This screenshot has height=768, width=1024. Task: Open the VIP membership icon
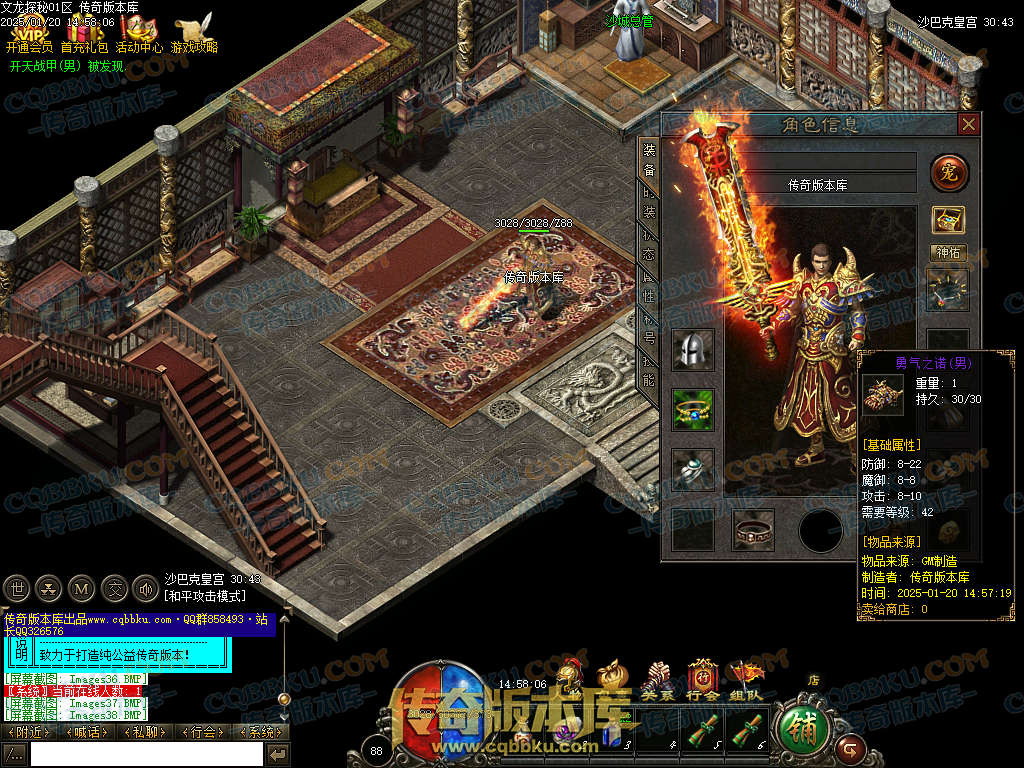[28, 32]
